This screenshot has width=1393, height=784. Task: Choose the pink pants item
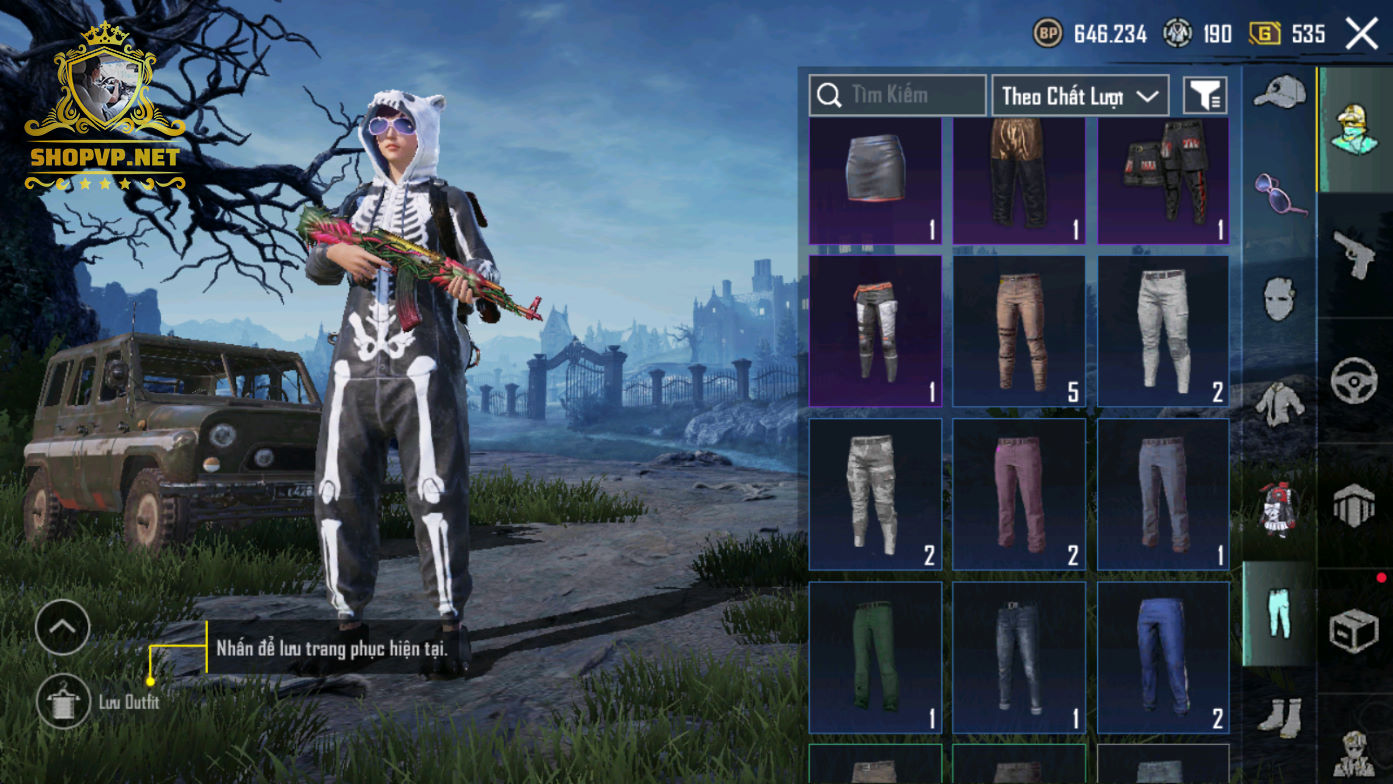tap(1018, 494)
